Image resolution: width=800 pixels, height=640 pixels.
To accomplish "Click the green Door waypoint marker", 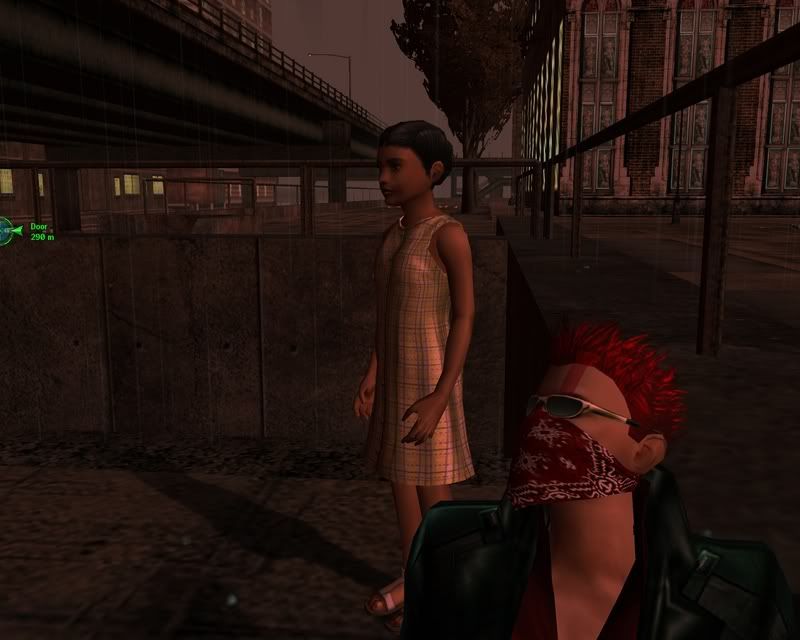I will click(8, 231).
